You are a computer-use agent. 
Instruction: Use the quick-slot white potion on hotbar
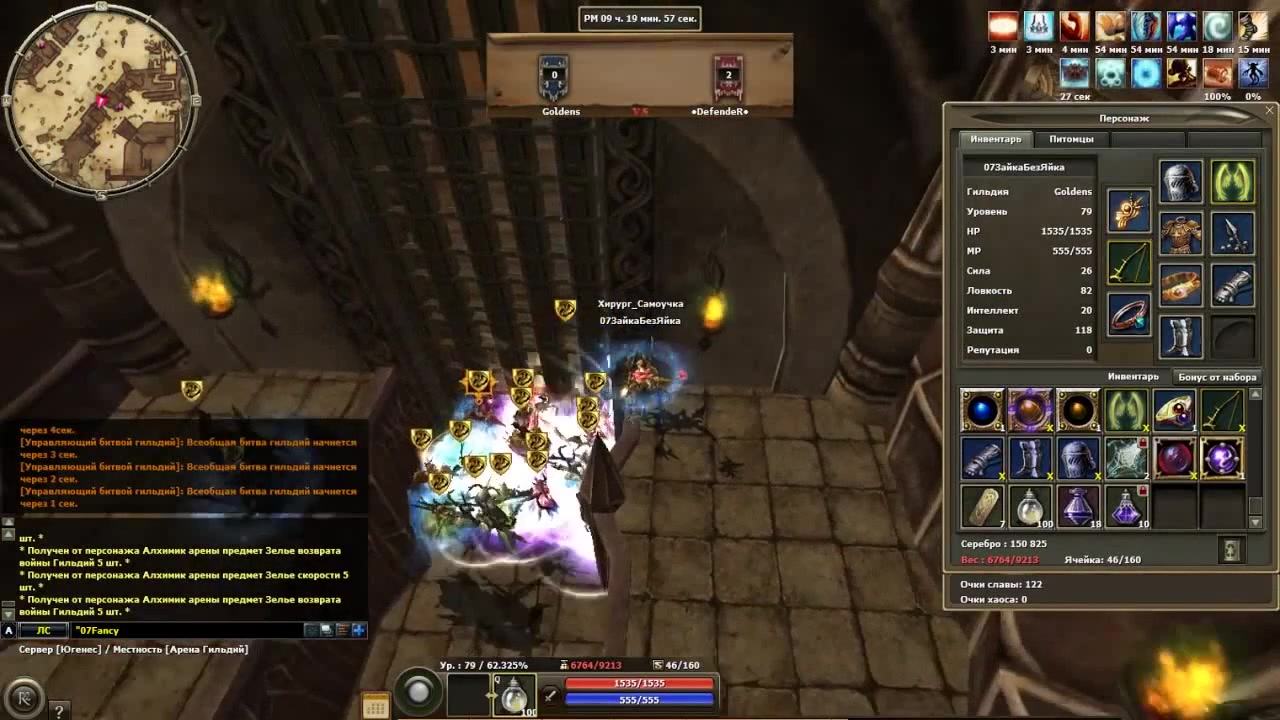pyautogui.click(x=514, y=694)
